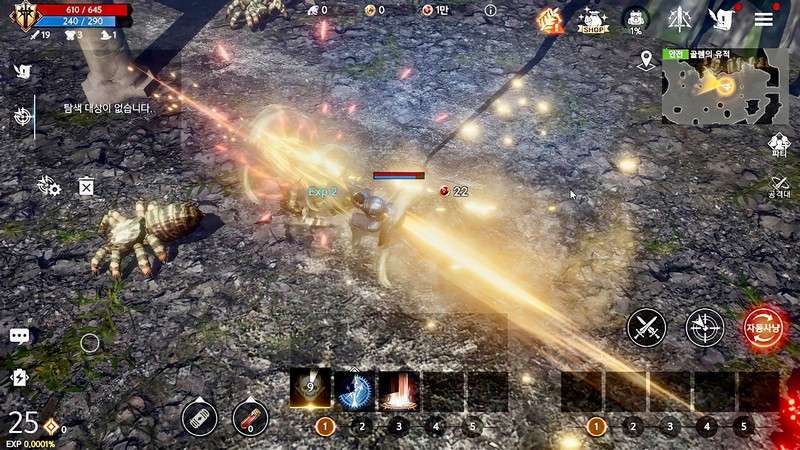800x450 pixels.
Task: Tap the crosshair target button beside attack
Action: point(704,327)
